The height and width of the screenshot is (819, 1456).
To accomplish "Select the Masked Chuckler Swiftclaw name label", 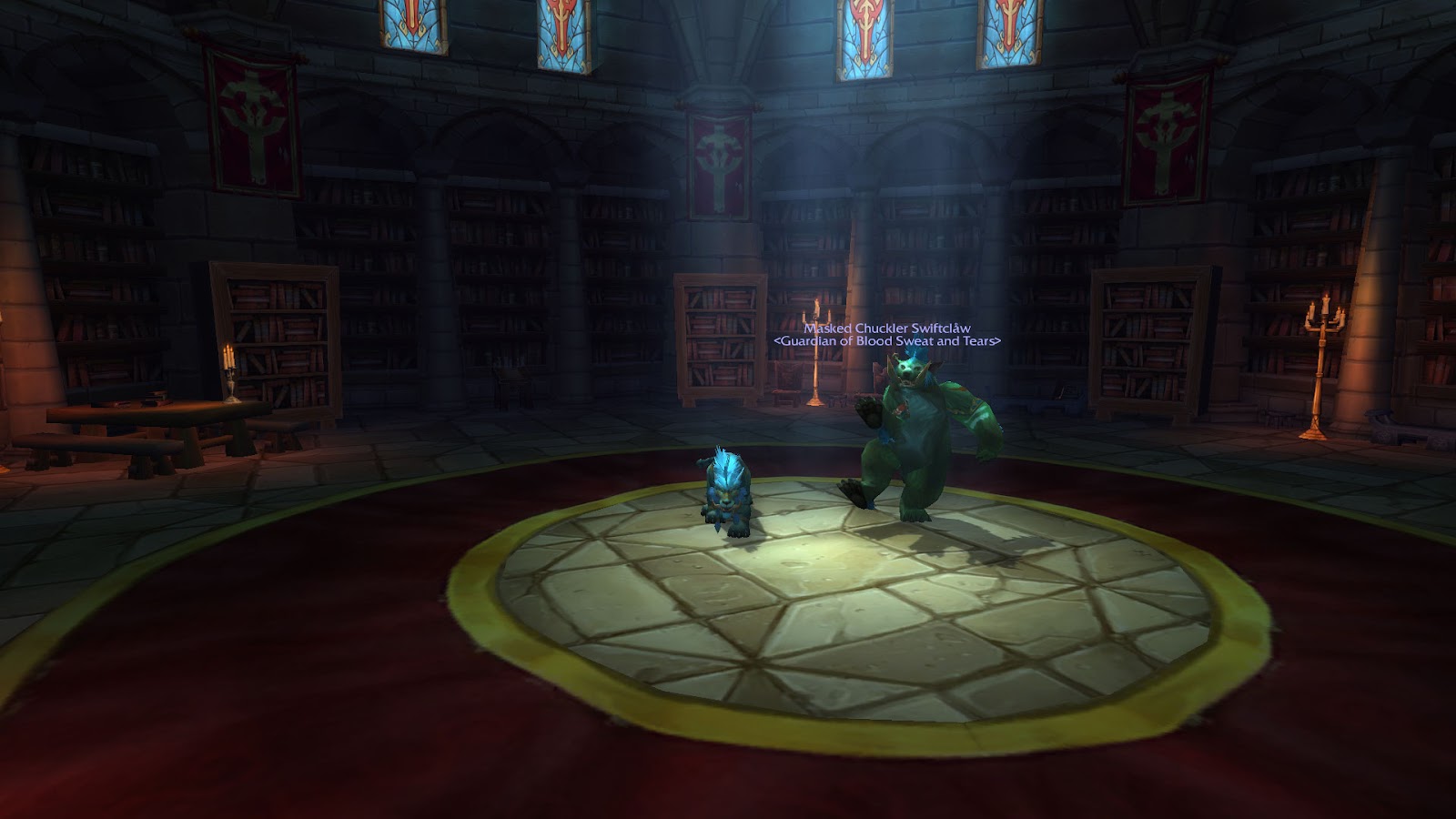I will point(886,329).
